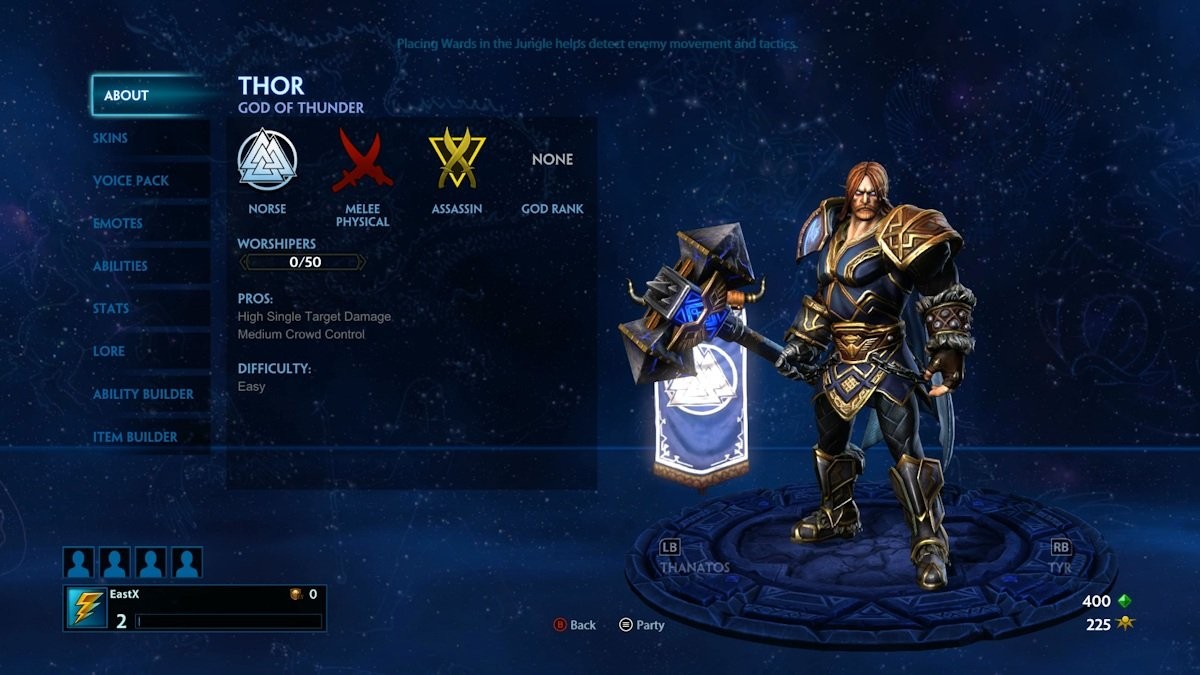Click the Assassin class icon
The image size is (1200, 675).
457,159
